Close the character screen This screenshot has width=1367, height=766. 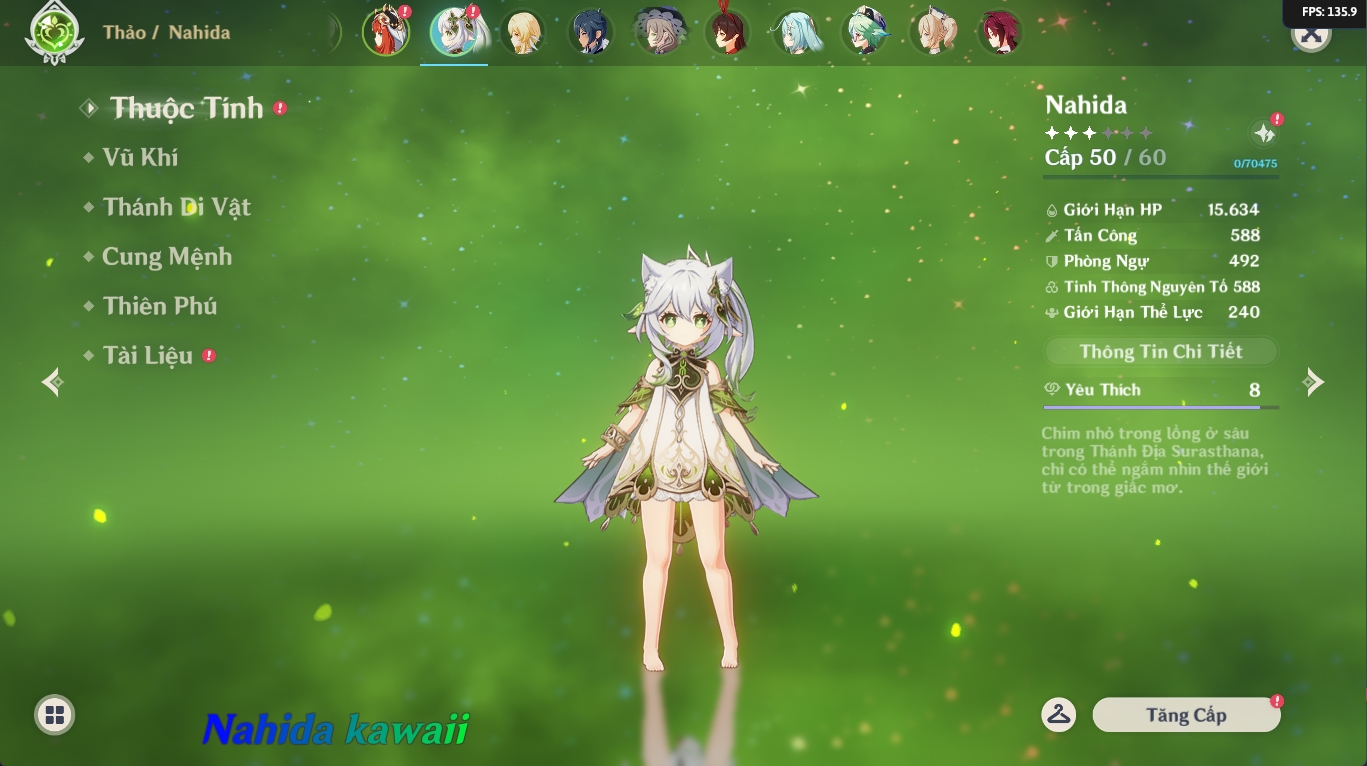point(1311,34)
